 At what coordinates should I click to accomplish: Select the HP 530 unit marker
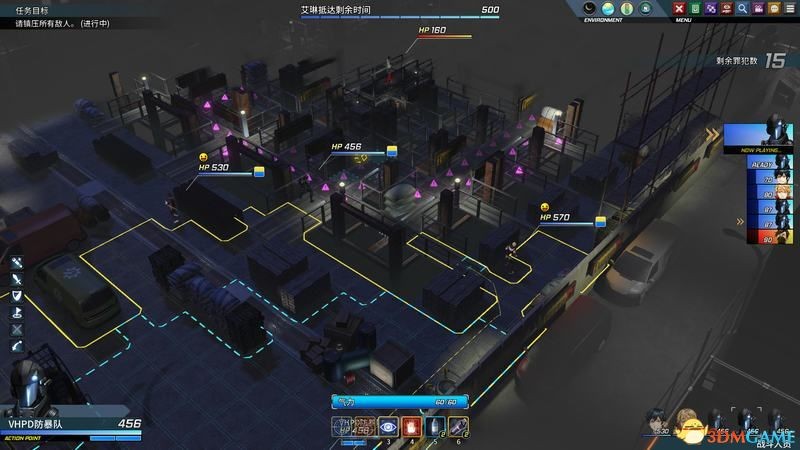click(x=213, y=168)
